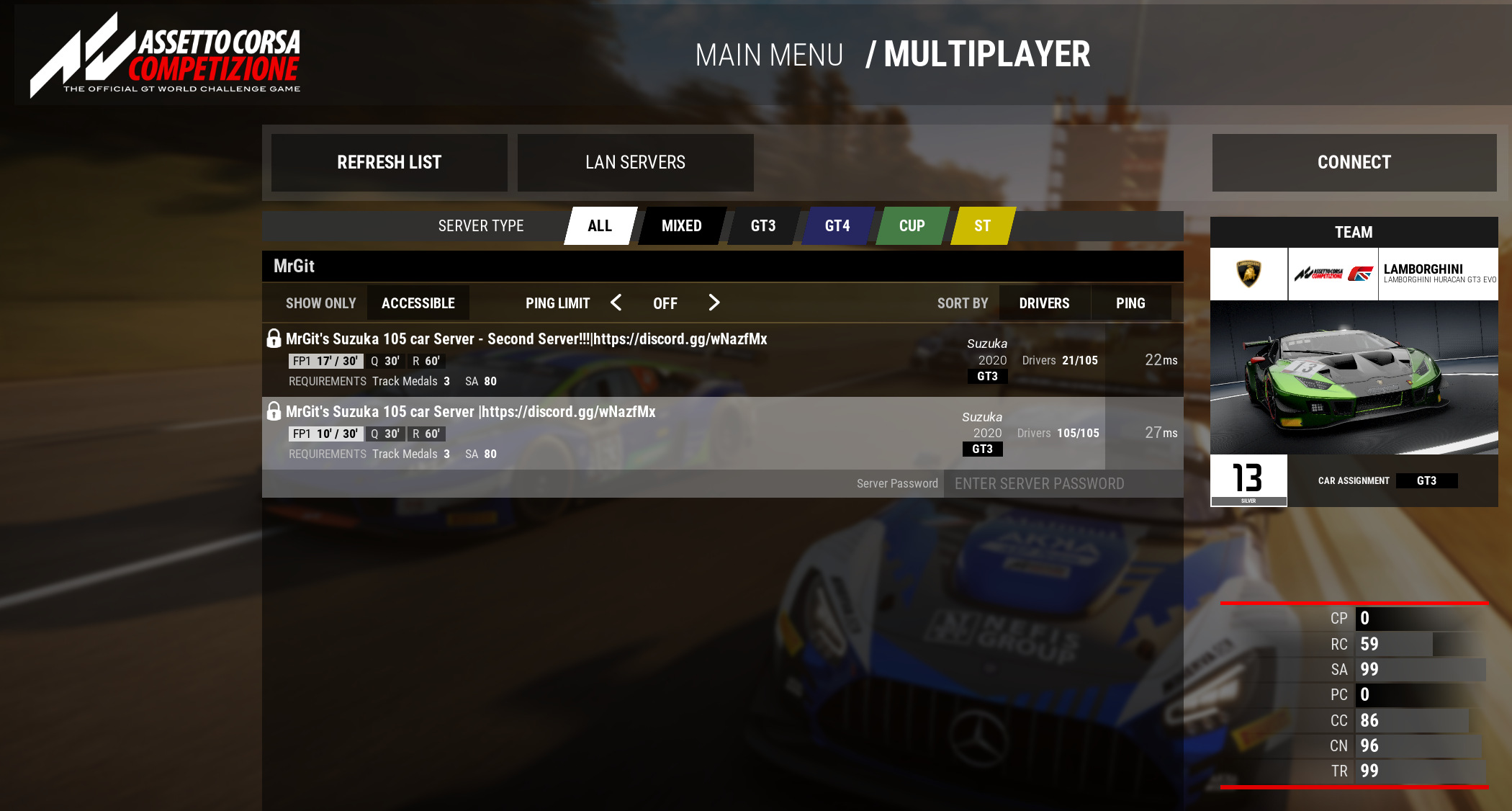Open the LAN Servers list
Viewport: 1512px width, 811px height.
coord(635,163)
